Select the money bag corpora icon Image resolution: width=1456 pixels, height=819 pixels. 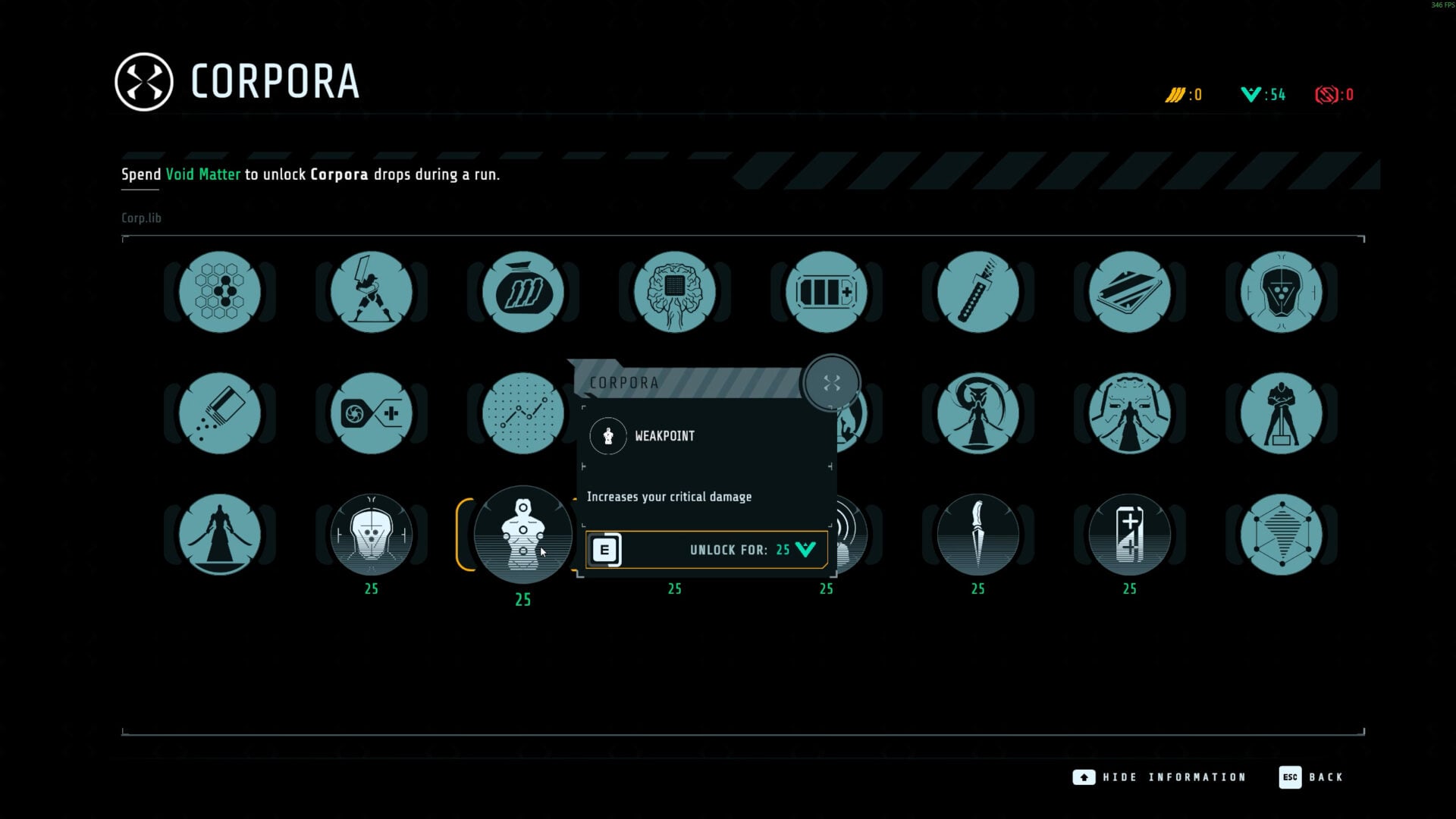tap(523, 292)
